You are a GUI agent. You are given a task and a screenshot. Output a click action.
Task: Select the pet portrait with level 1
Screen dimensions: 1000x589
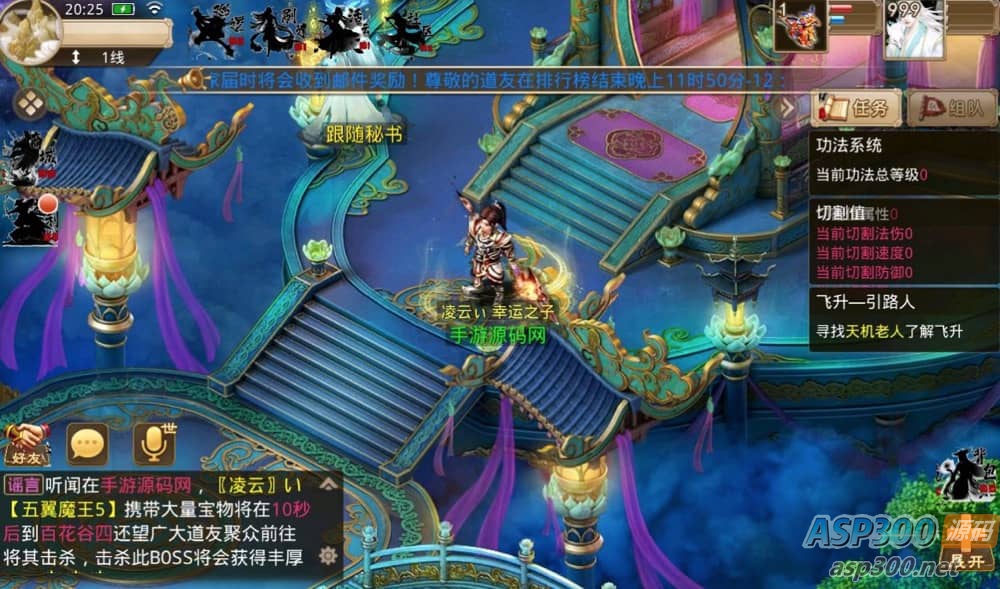point(800,26)
